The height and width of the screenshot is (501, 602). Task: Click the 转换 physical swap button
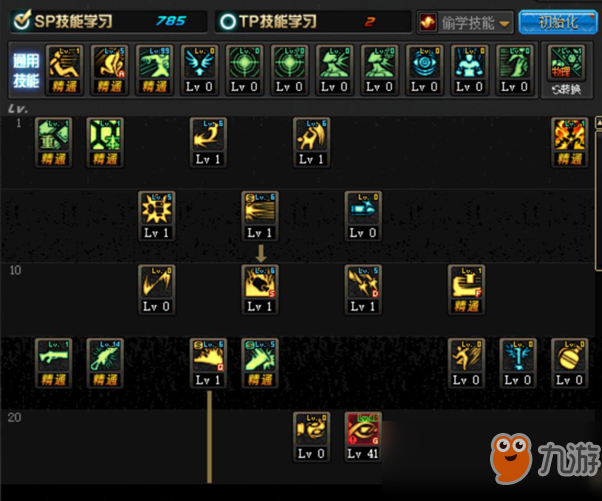(565, 69)
